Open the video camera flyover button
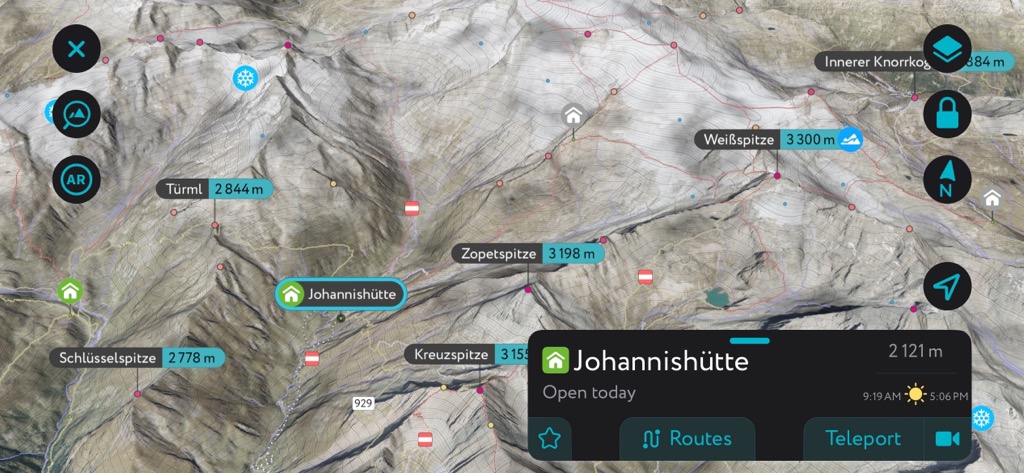The width and height of the screenshot is (1024, 473). point(946,438)
